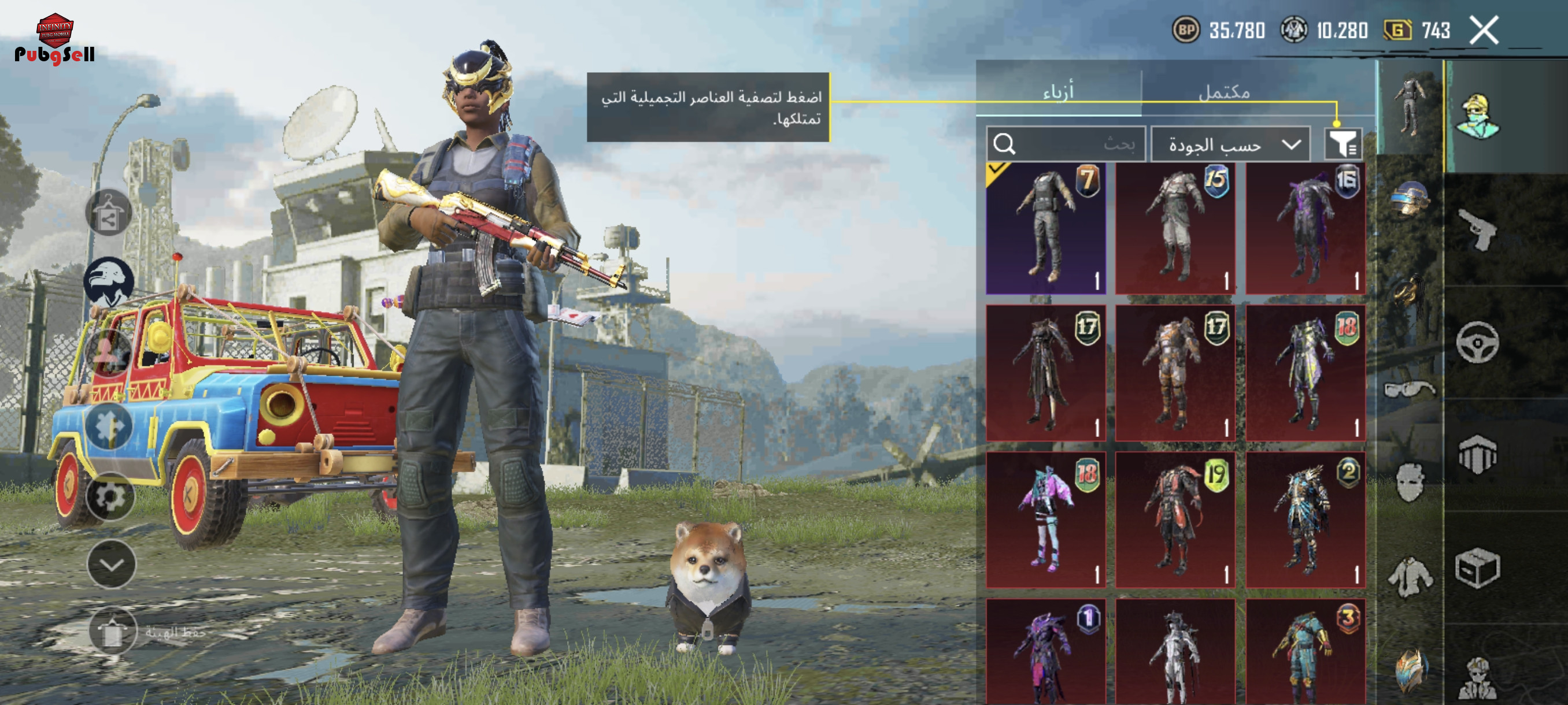Open the steering wheel vehicle category
This screenshot has width=1568, height=705.
tap(1477, 343)
